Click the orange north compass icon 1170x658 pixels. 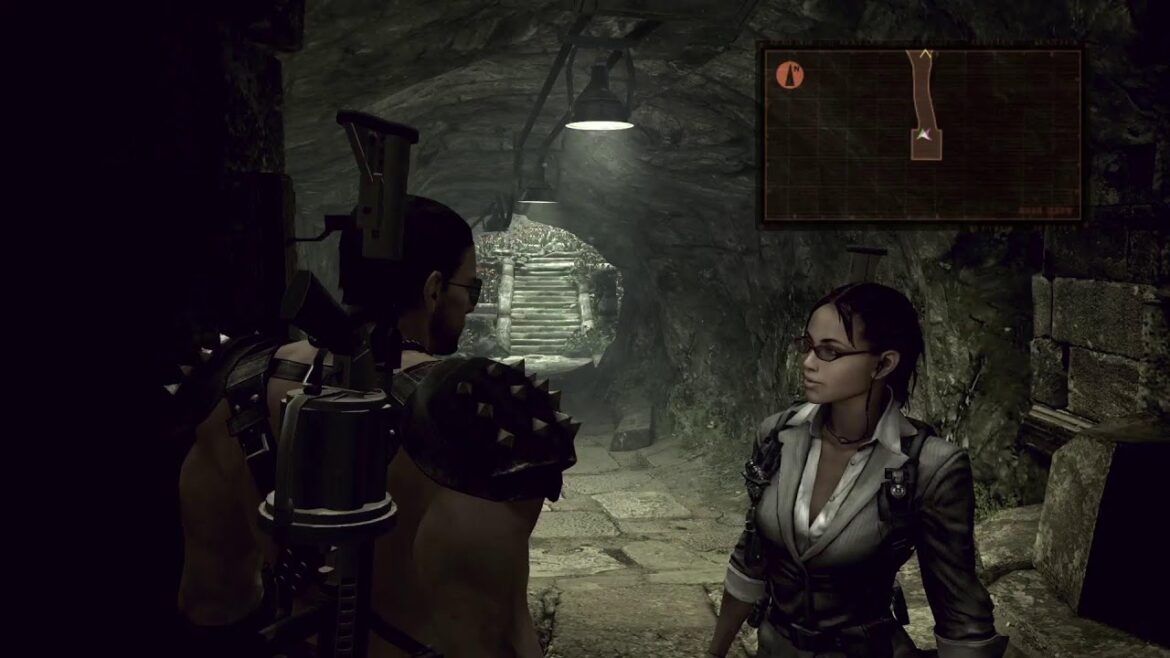click(790, 75)
